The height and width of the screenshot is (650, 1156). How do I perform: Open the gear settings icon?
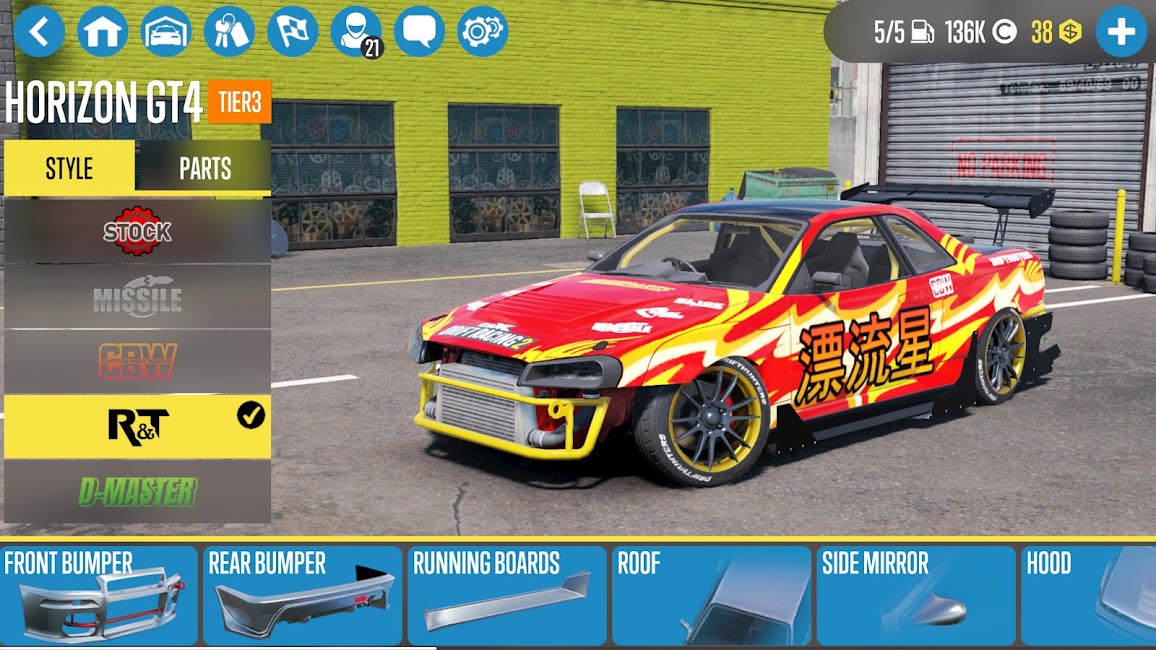(483, 31)
